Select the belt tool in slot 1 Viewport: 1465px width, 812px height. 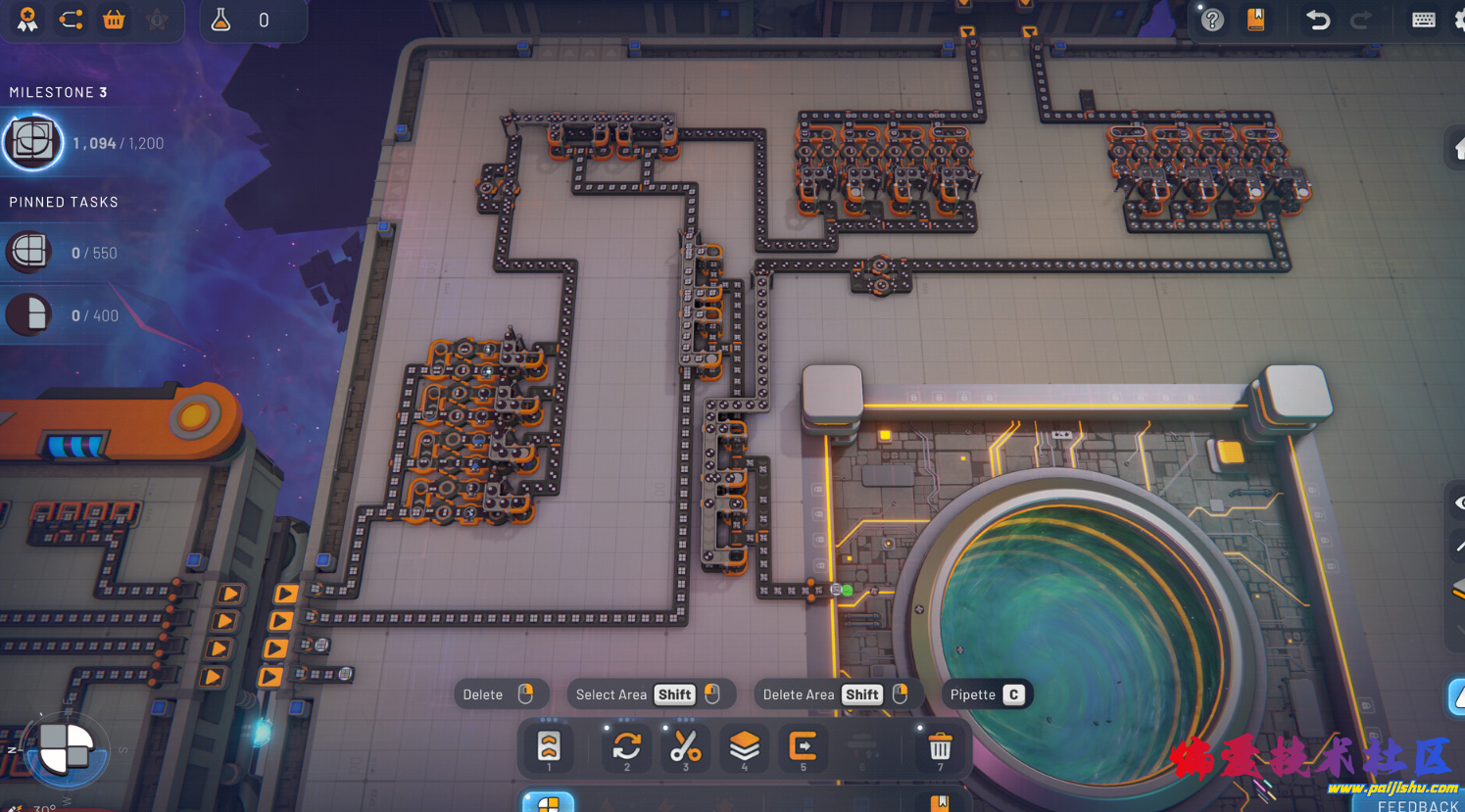point(549,747)
